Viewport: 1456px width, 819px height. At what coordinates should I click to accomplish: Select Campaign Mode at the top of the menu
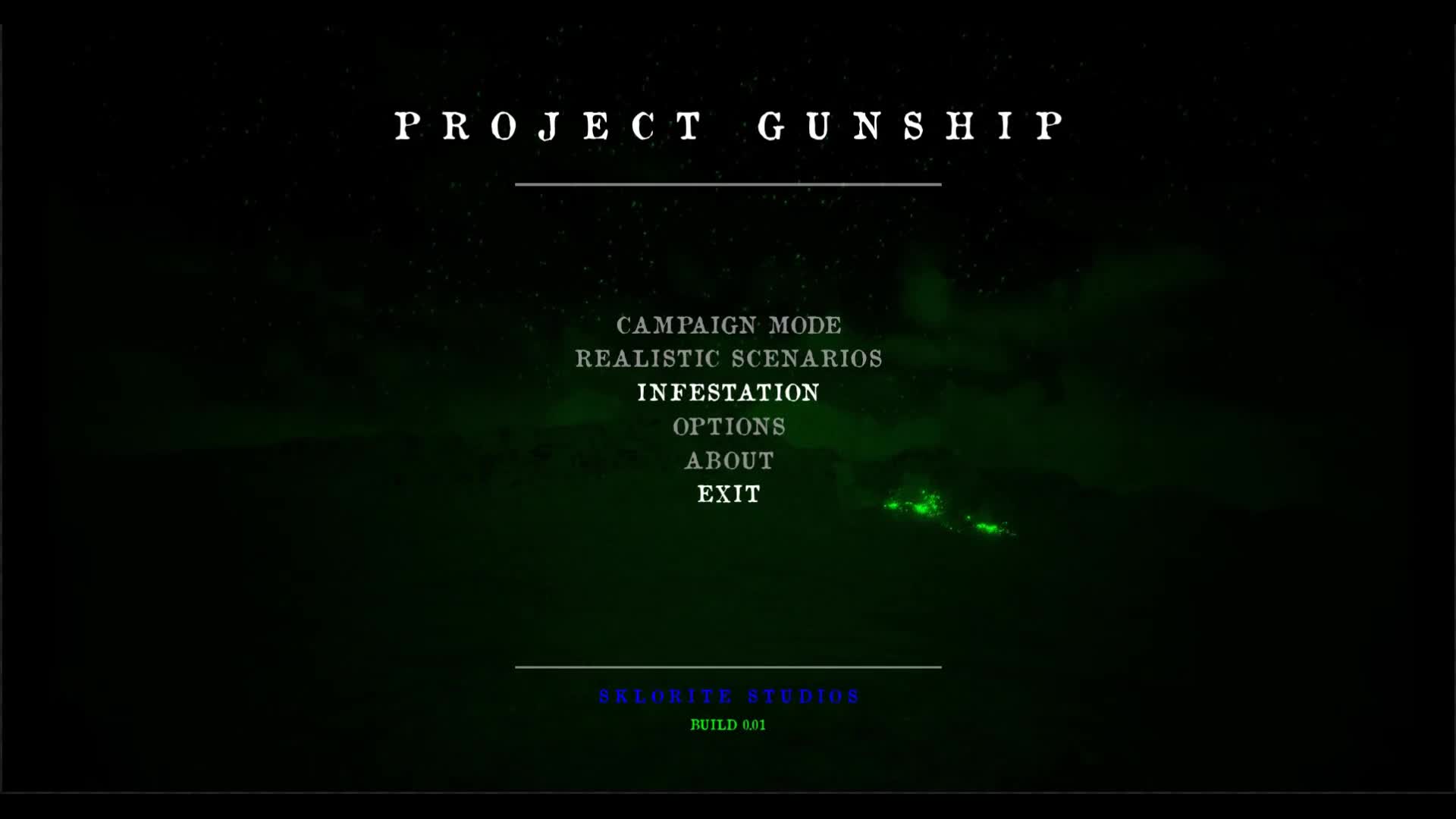(x=728, y=325)
